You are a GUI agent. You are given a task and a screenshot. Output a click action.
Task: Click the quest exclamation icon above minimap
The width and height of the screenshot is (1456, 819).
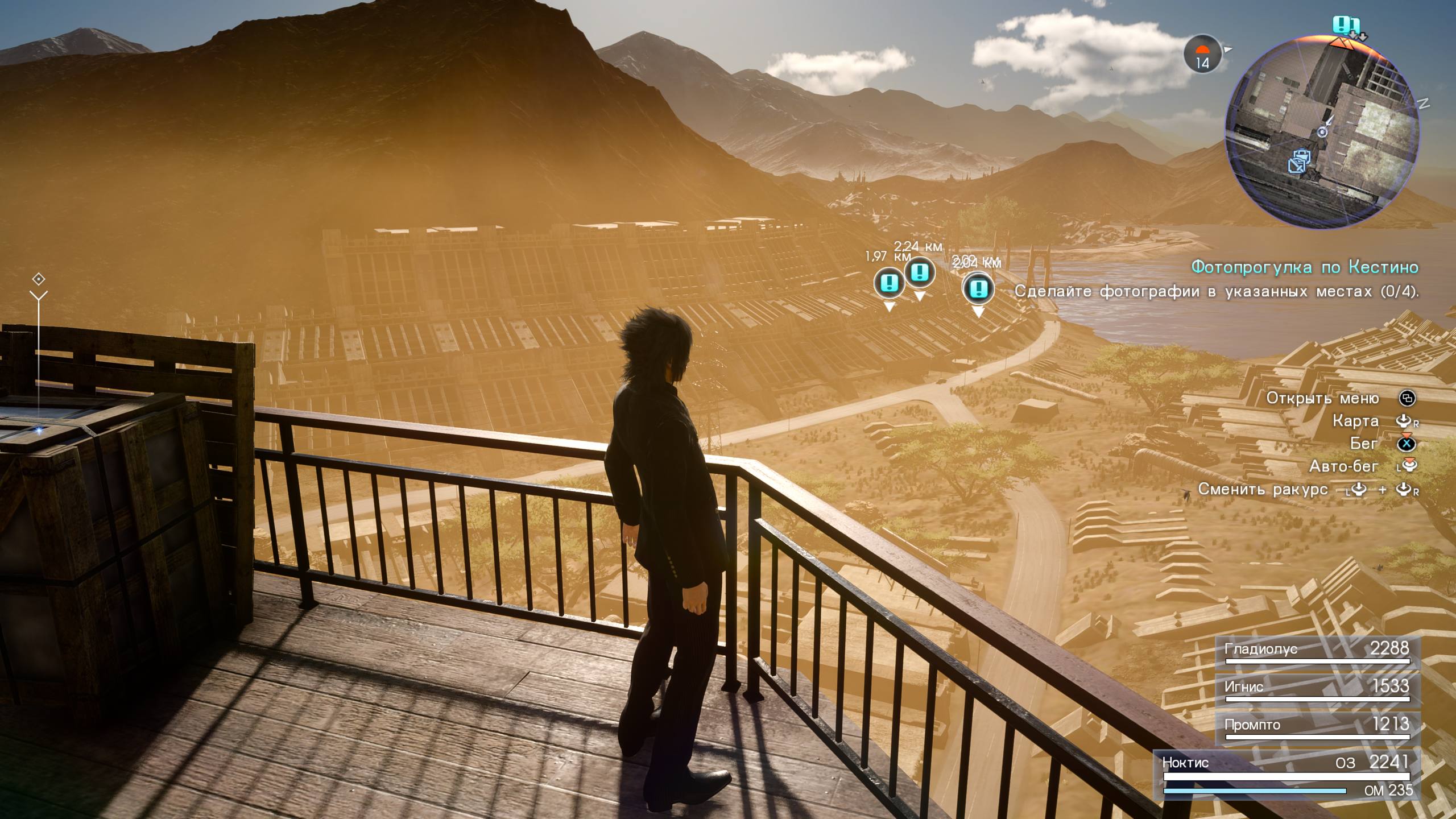1344,25
